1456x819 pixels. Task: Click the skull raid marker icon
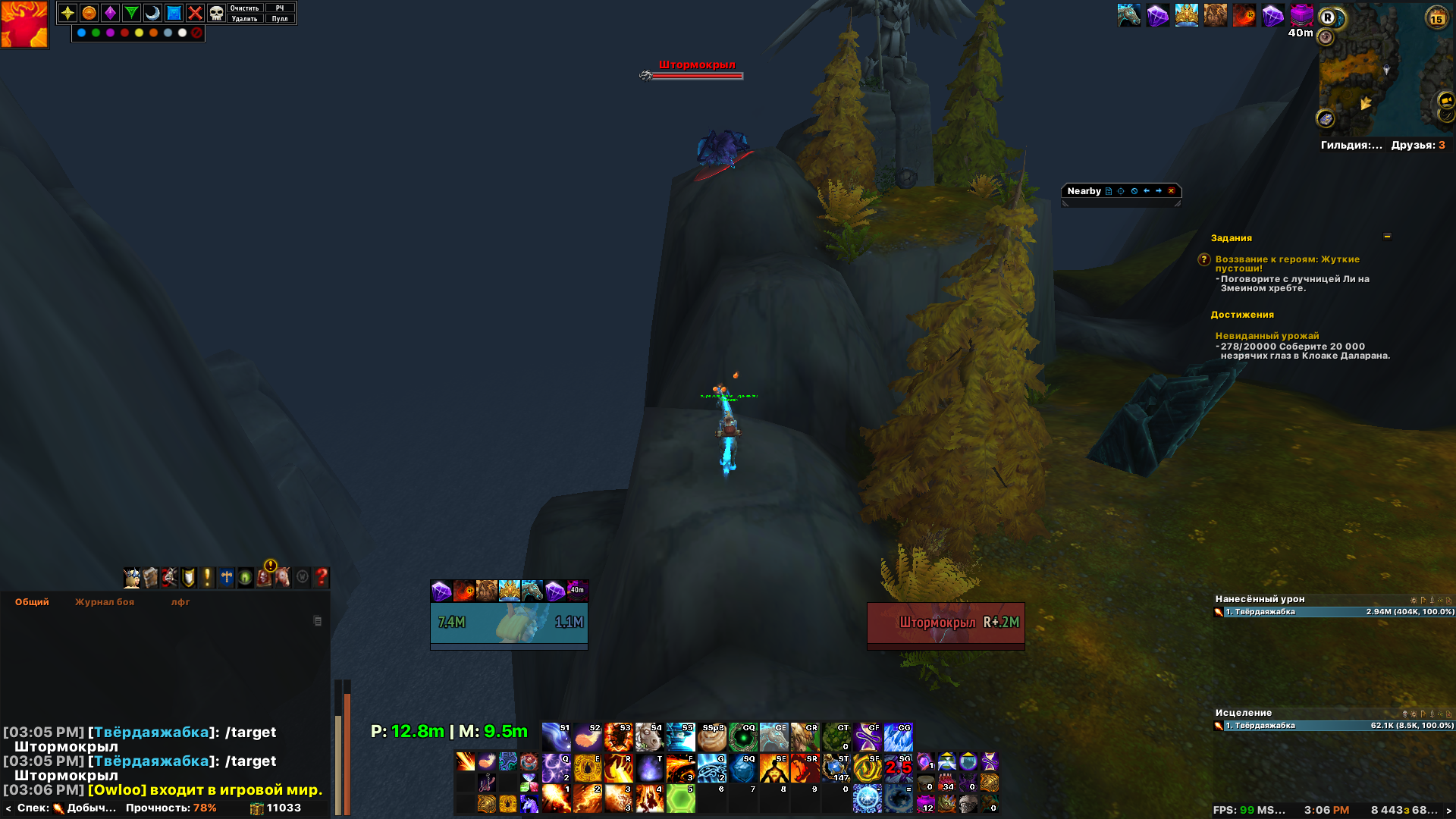pos(216,13)
